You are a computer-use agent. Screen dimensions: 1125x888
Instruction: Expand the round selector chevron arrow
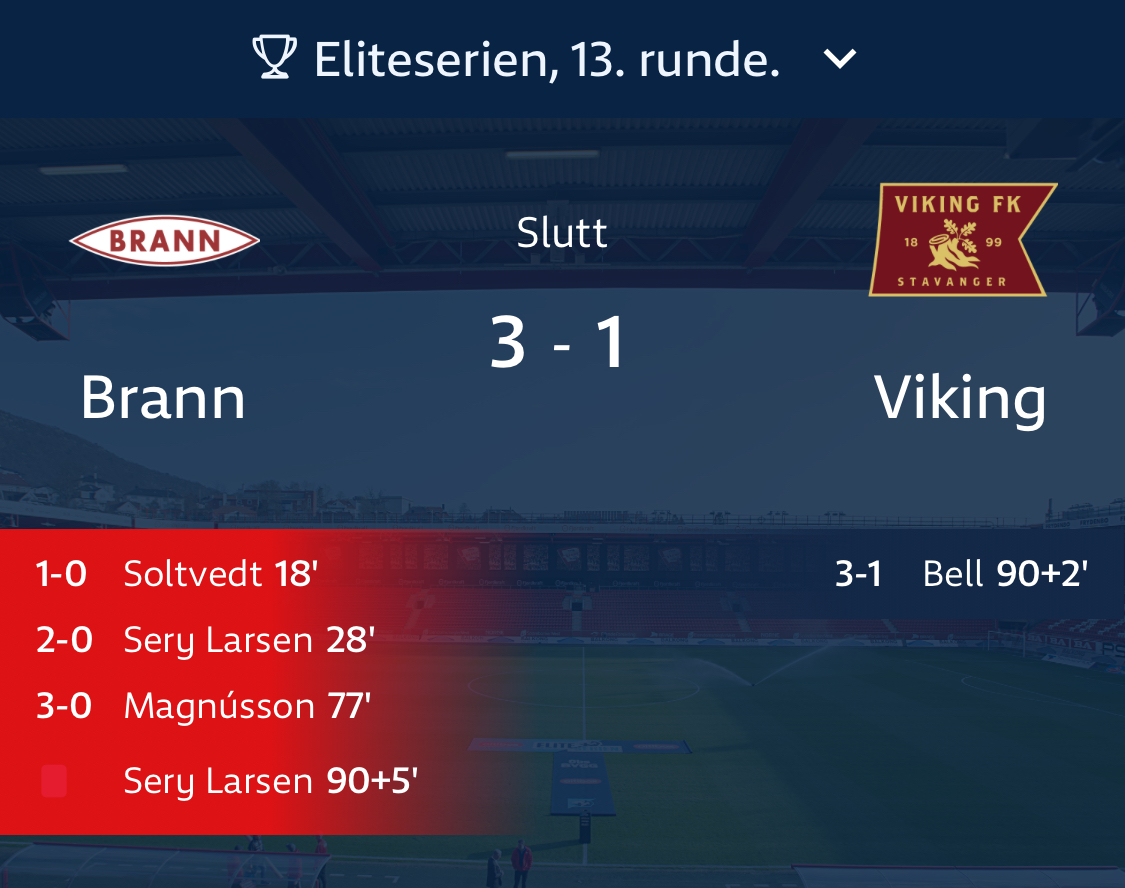839,60
